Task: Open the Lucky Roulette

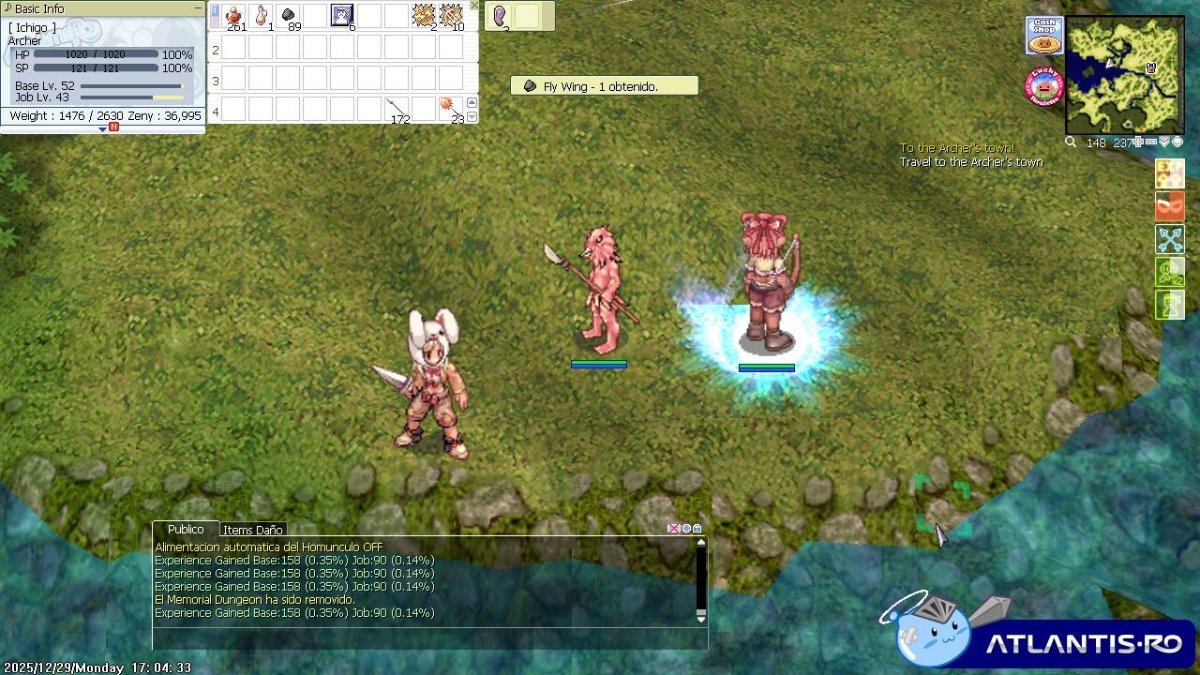Action: [1043, 86]
